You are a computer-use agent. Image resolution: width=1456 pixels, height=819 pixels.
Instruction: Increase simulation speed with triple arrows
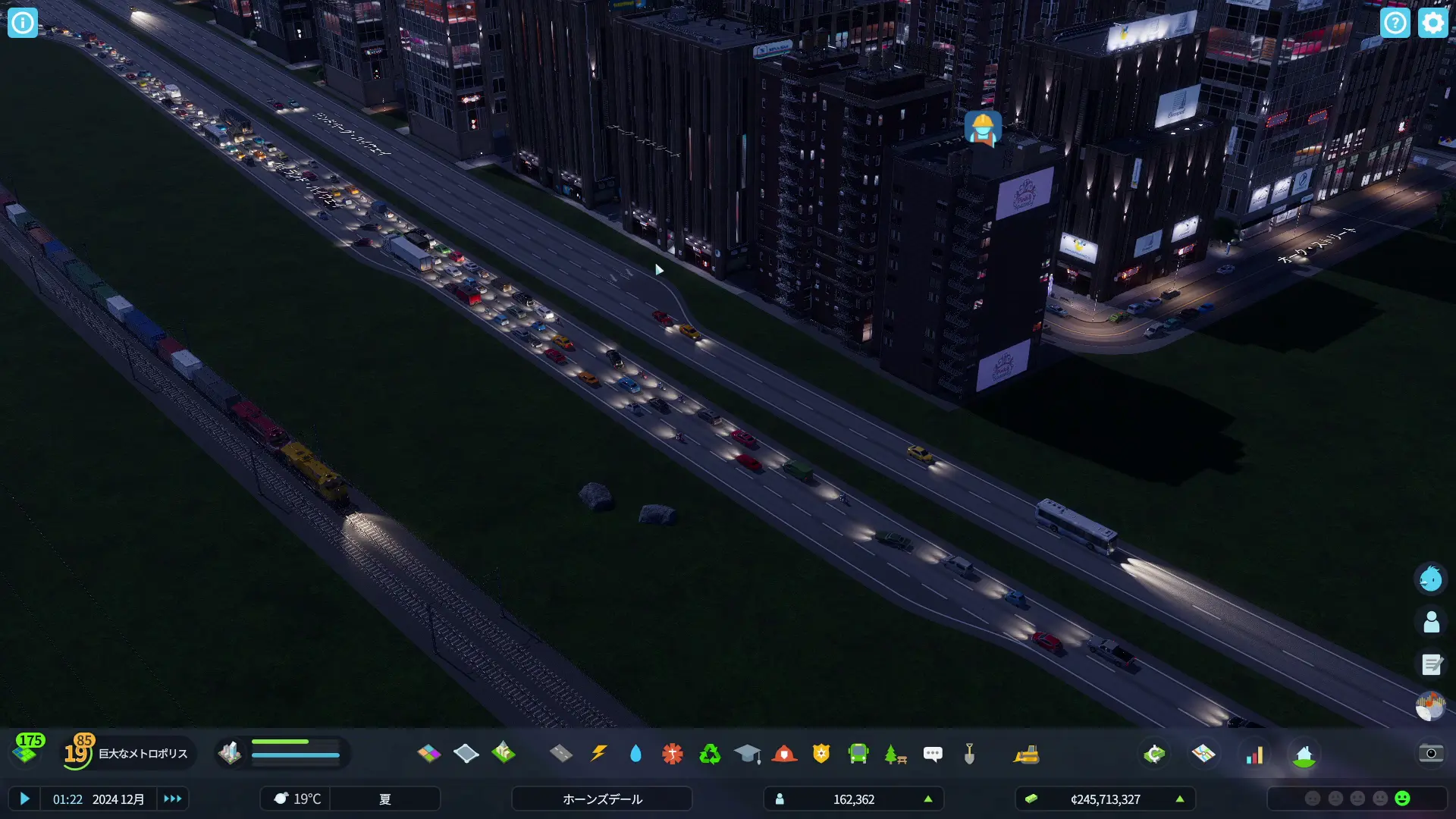click(x=173, y=799)
